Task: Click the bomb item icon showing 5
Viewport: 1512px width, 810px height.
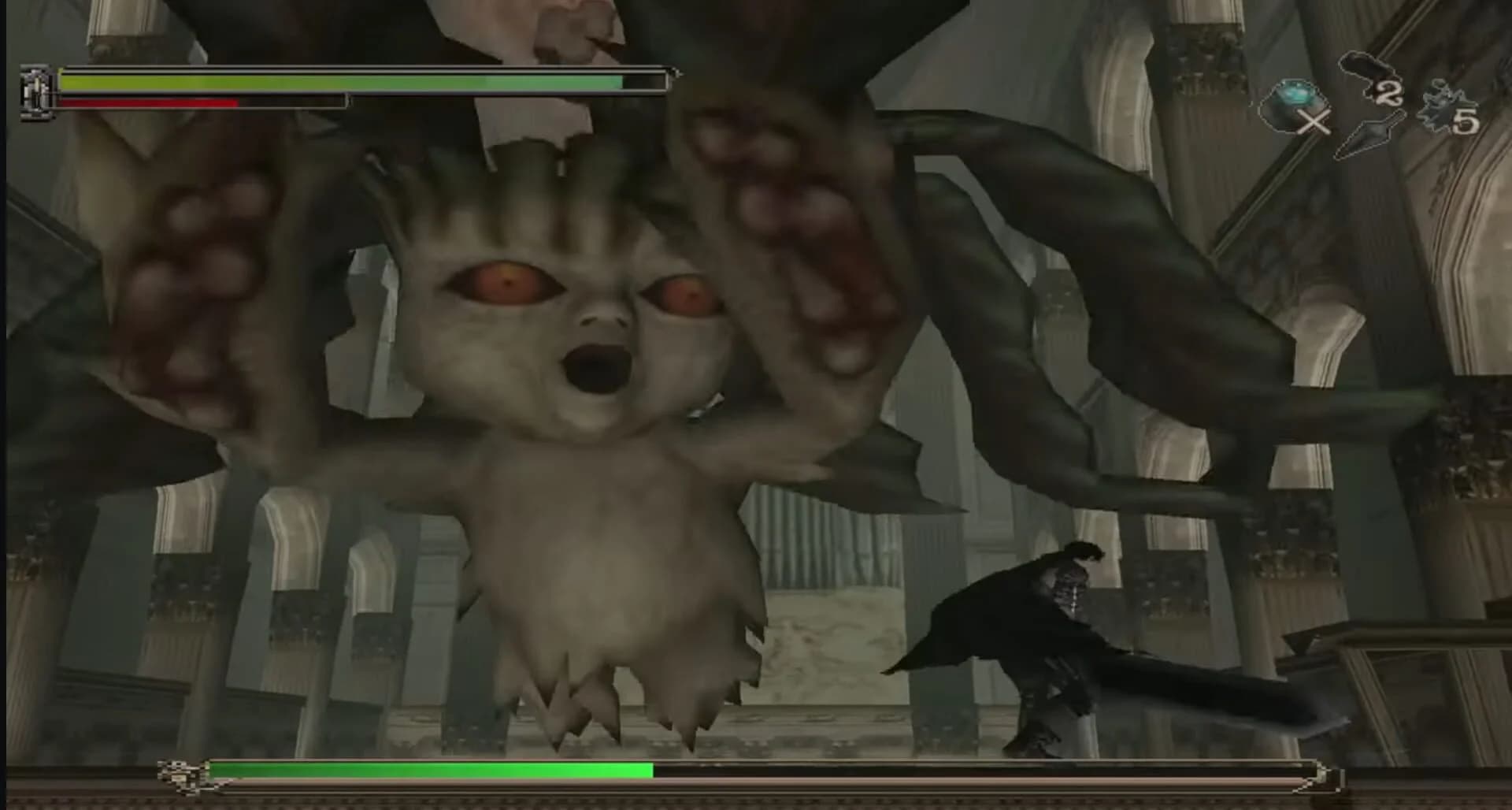Action: click(x=1437, y=106)
